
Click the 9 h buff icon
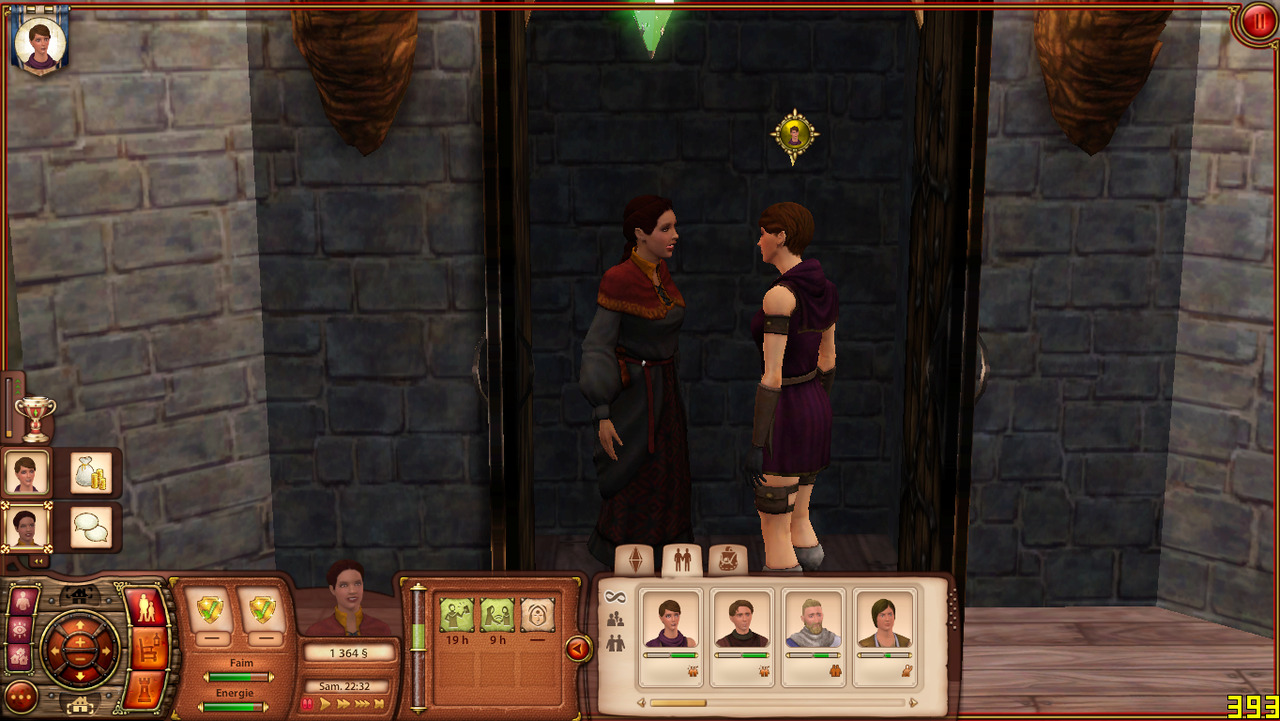pyautogui.click(x=497, y=615)
